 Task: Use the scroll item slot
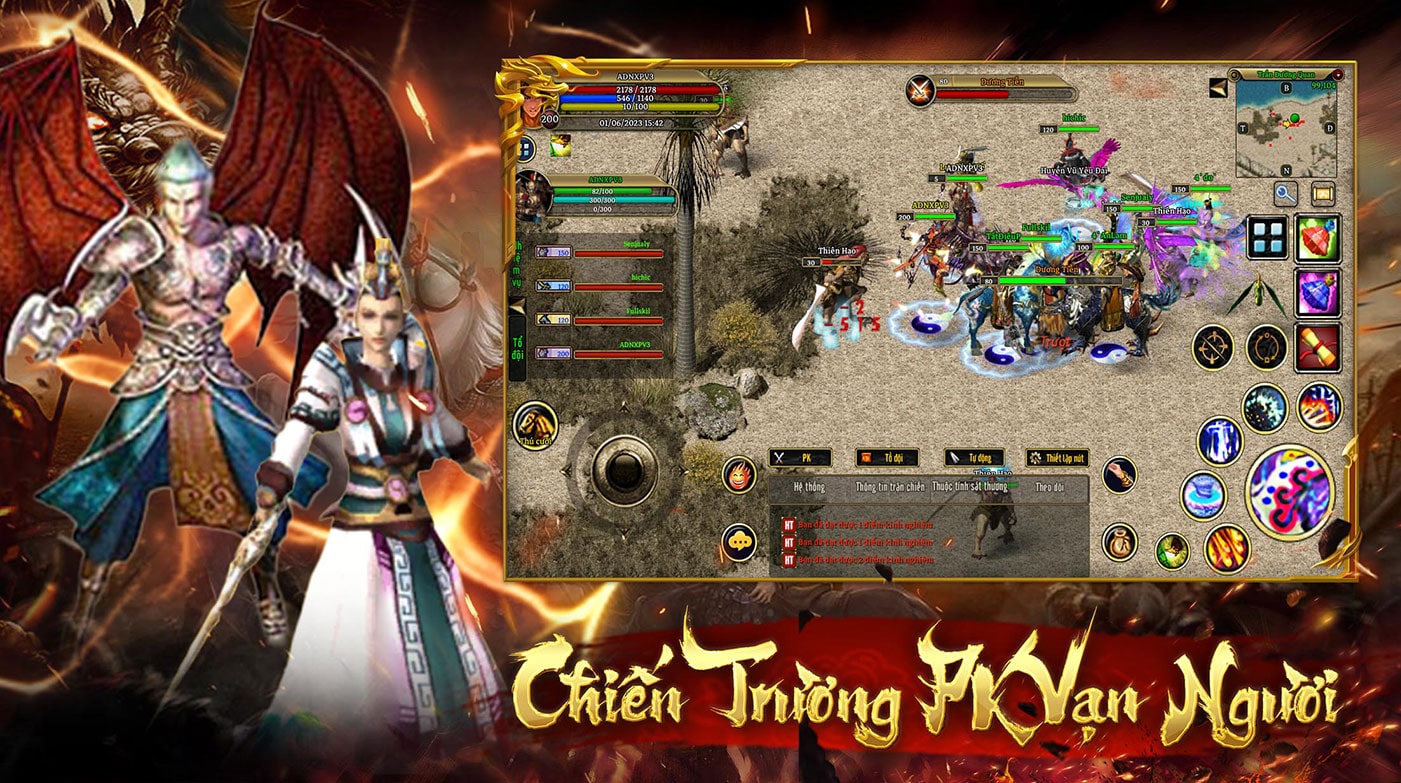pyautogui.click(x=1318, y=346)
